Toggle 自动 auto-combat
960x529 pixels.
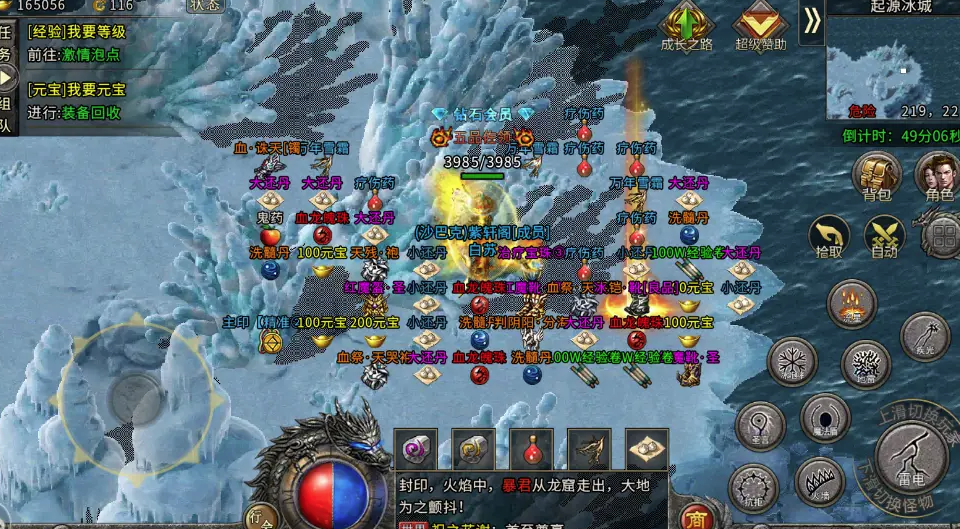tap(884, 238)
